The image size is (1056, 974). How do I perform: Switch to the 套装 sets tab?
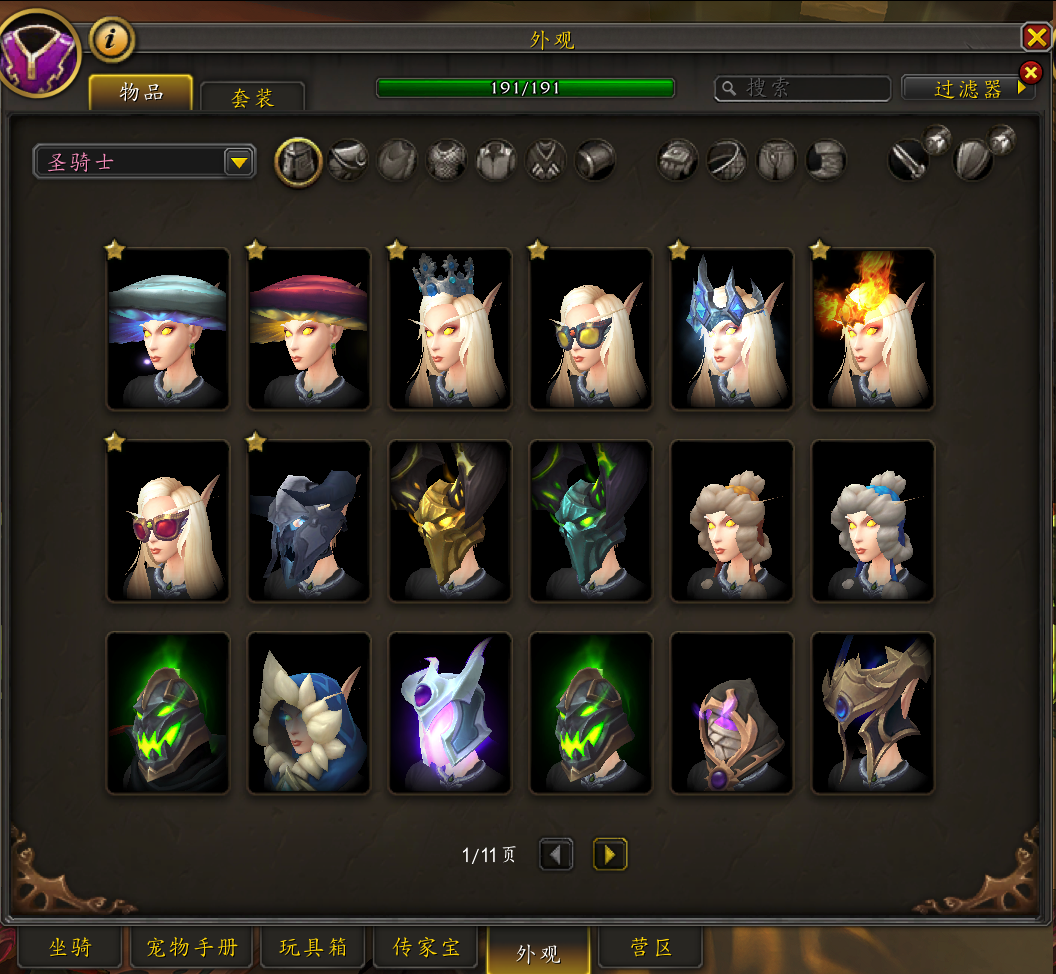pyautogui.click(x=252, y=97)
